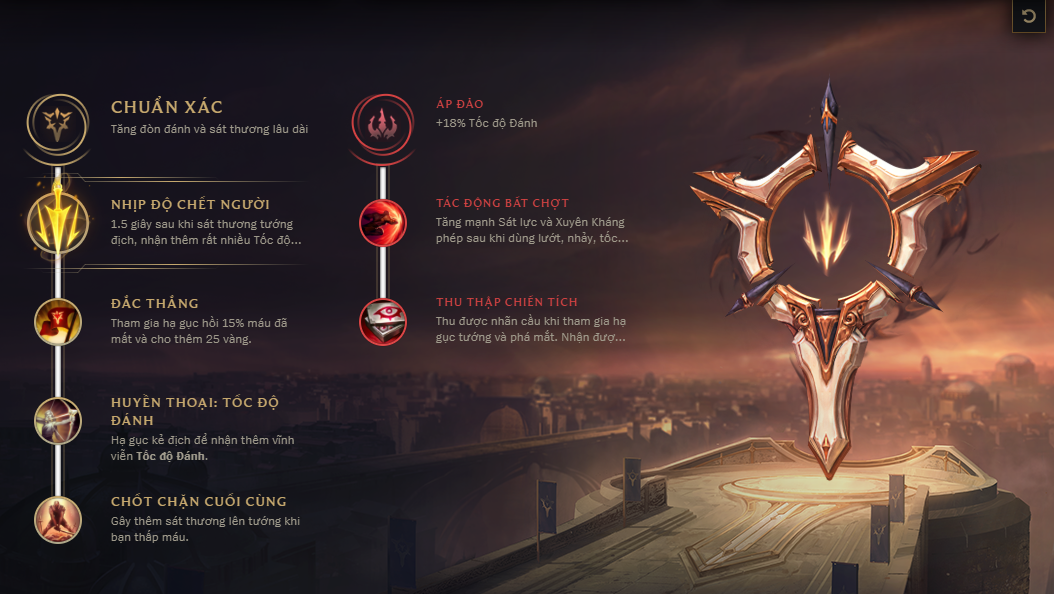The width and height of the screenshot is (1054, 594).
Task: Select the Tác Động Bất Chợt rune
Action: (383, 222)
